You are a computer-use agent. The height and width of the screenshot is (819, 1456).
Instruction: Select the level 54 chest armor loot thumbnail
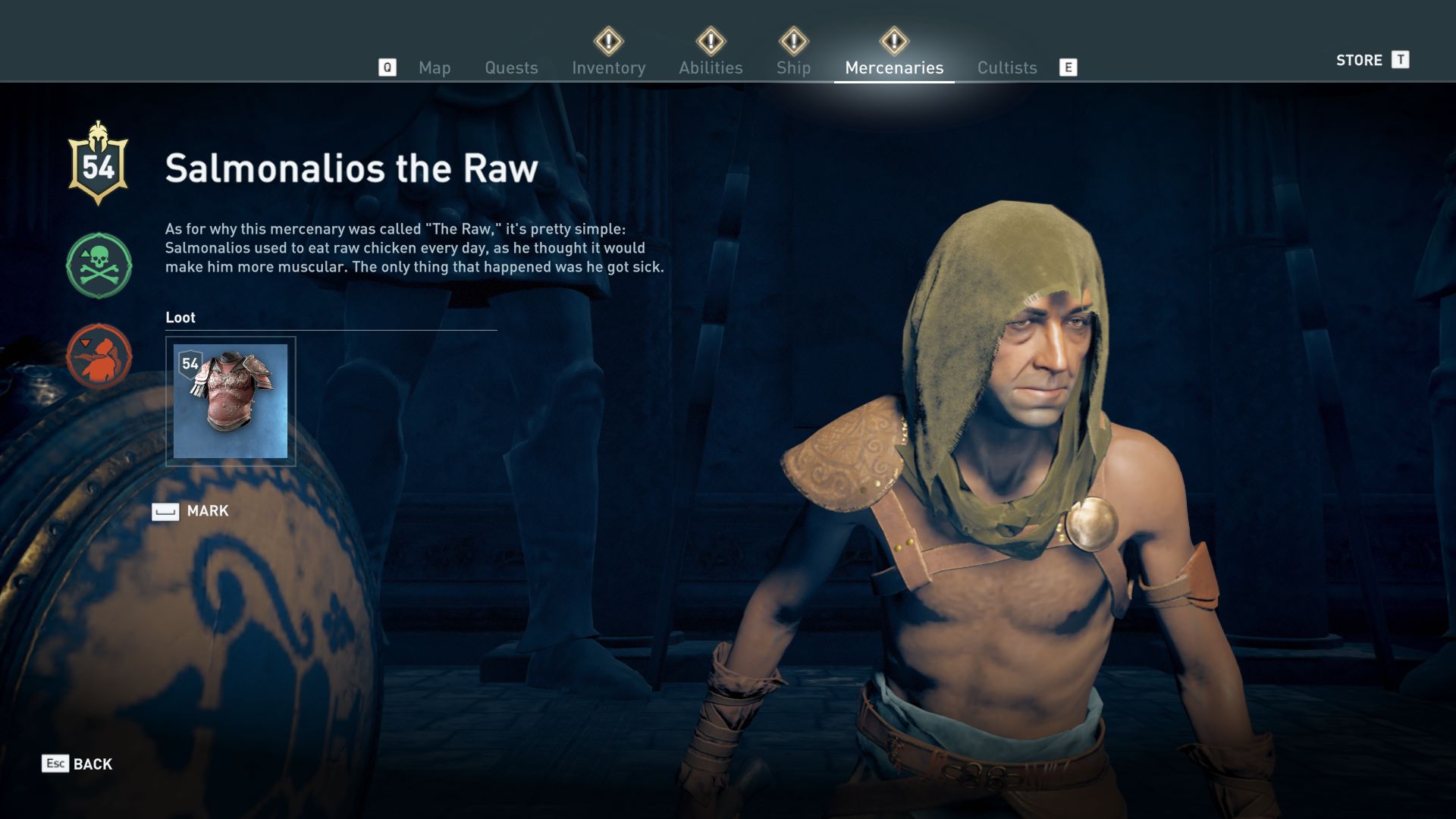point(232,400)
